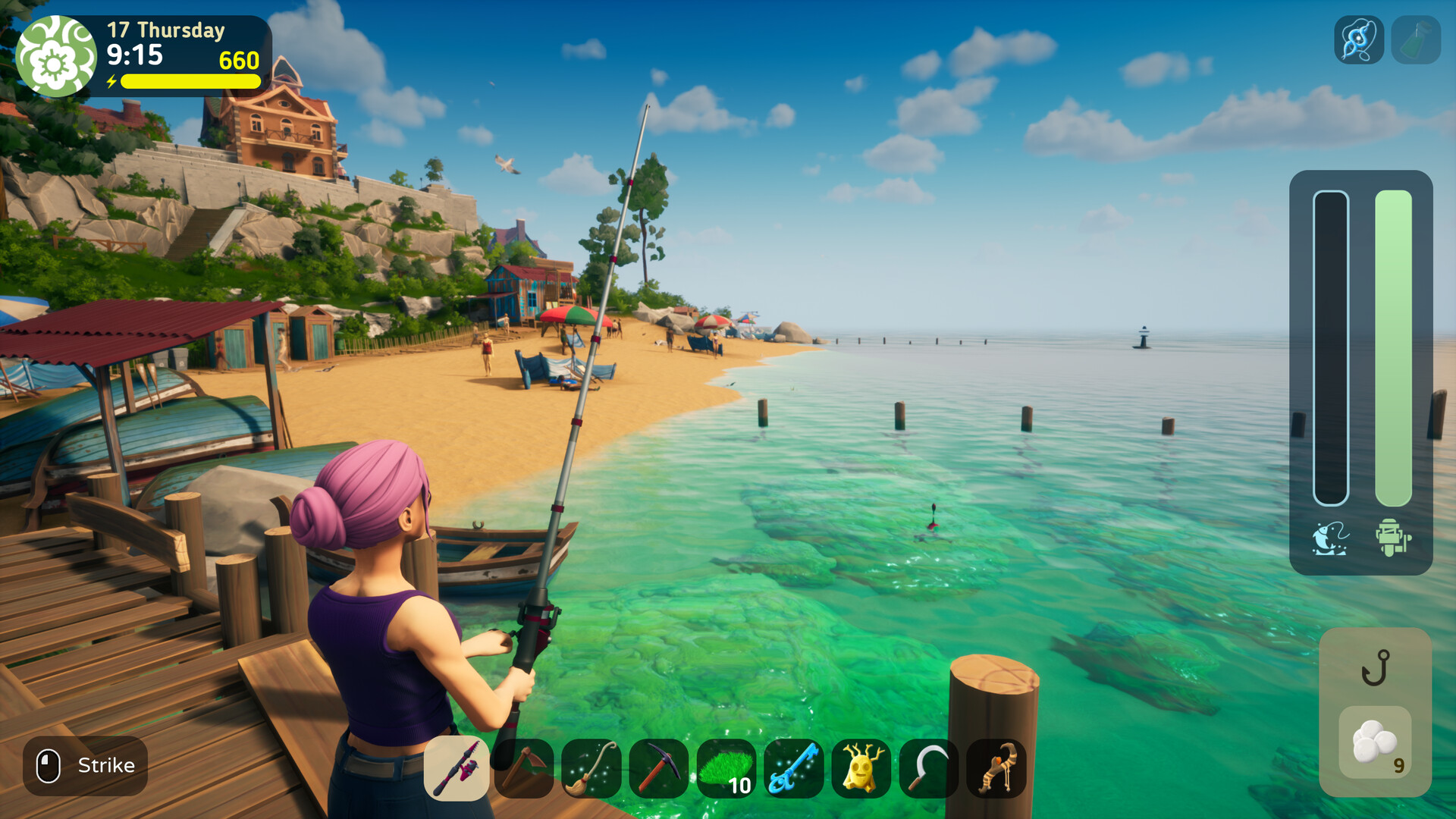Image resolution: width=1456 pixels, height=819 pixels.
Task: Select the slingshot in the last hotbar slot
Action: pyautogui.click(x=996, y=770)
